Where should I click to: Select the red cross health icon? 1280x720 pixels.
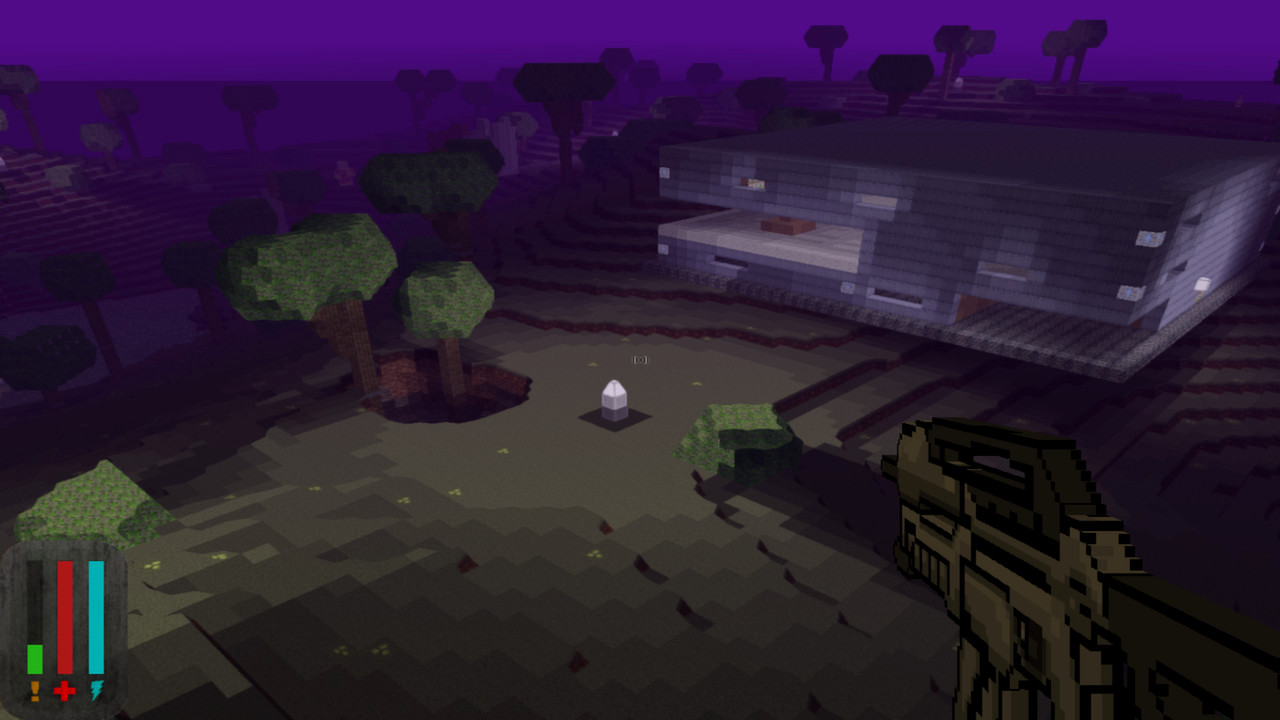[65, 690]
